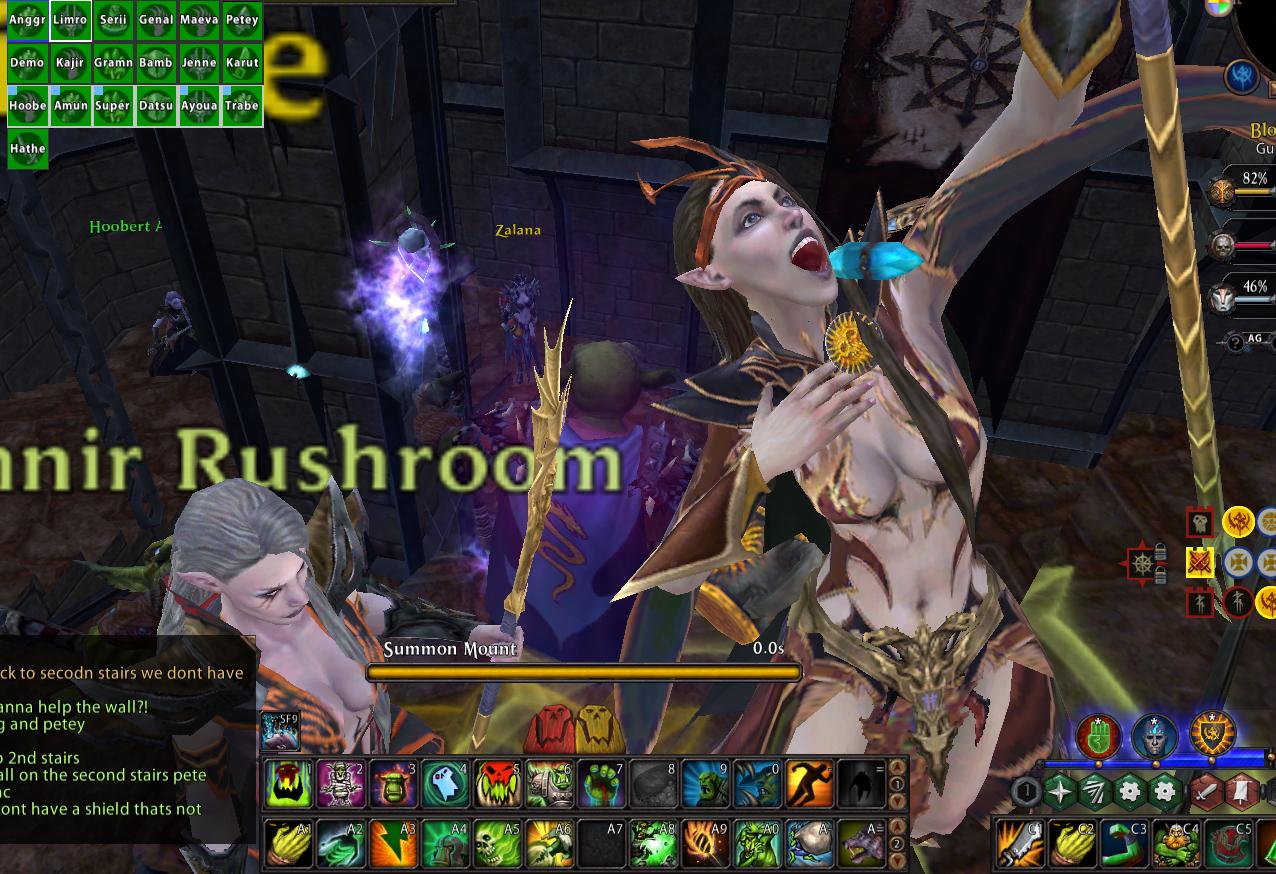This screenshot has height=874, width=1276.
Task: Trigger the orange lightning arrow ability A3
Action: tap(393, 843)
